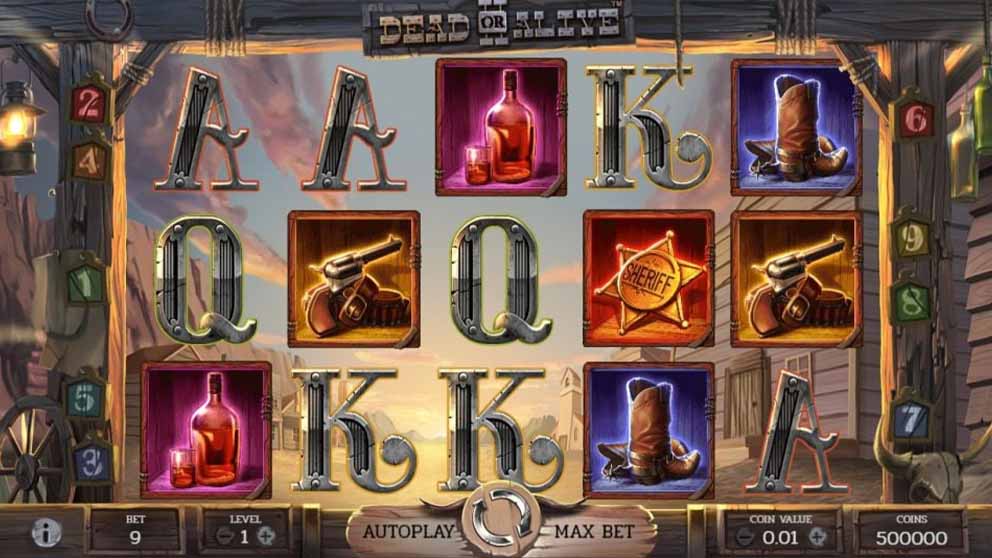Start Autoplay mode
Image resolution: width=992 pixels, height=558 pixels.
[x=409, y=530]
